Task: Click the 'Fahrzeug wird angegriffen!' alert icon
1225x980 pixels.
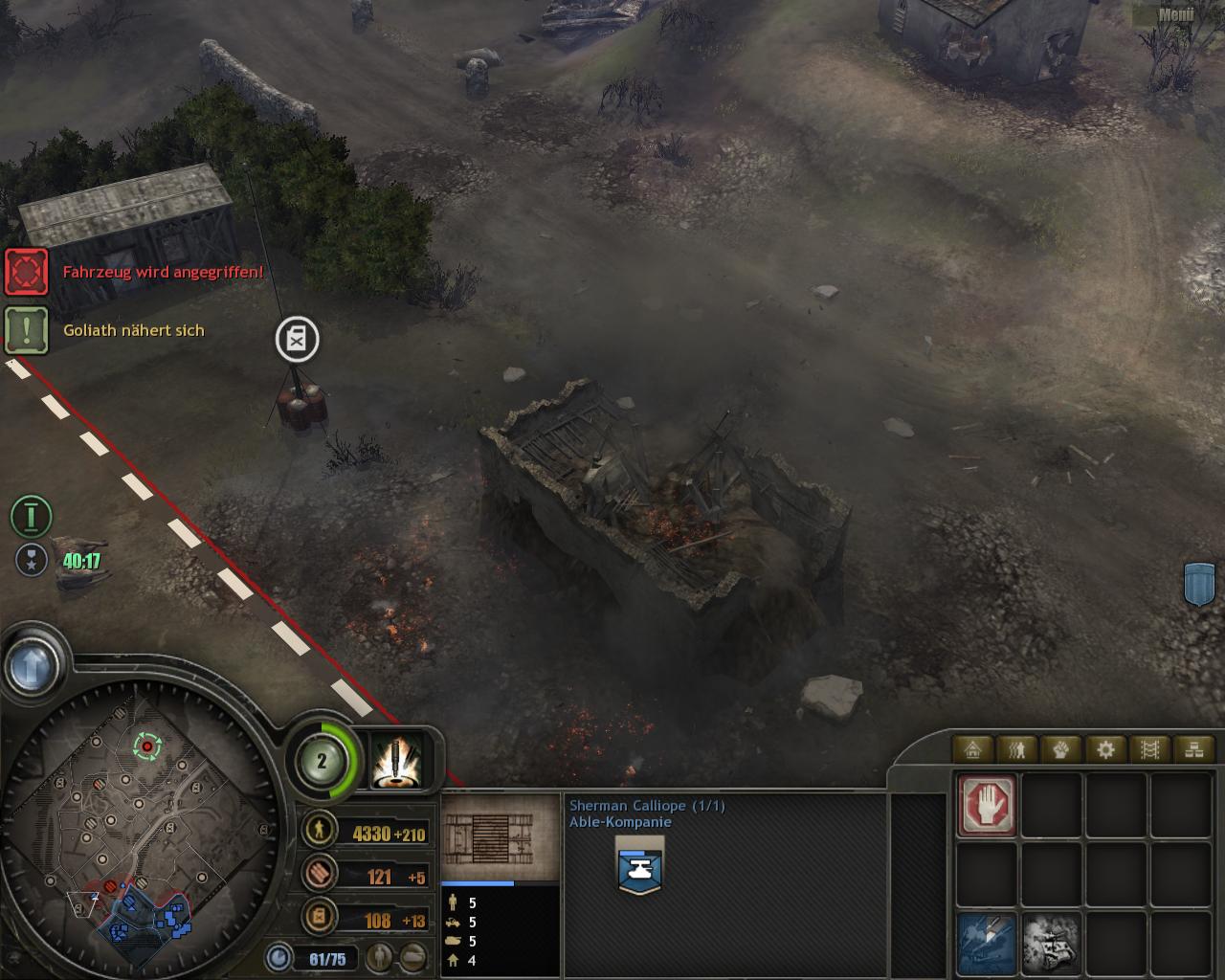Action: pos(27,272)
